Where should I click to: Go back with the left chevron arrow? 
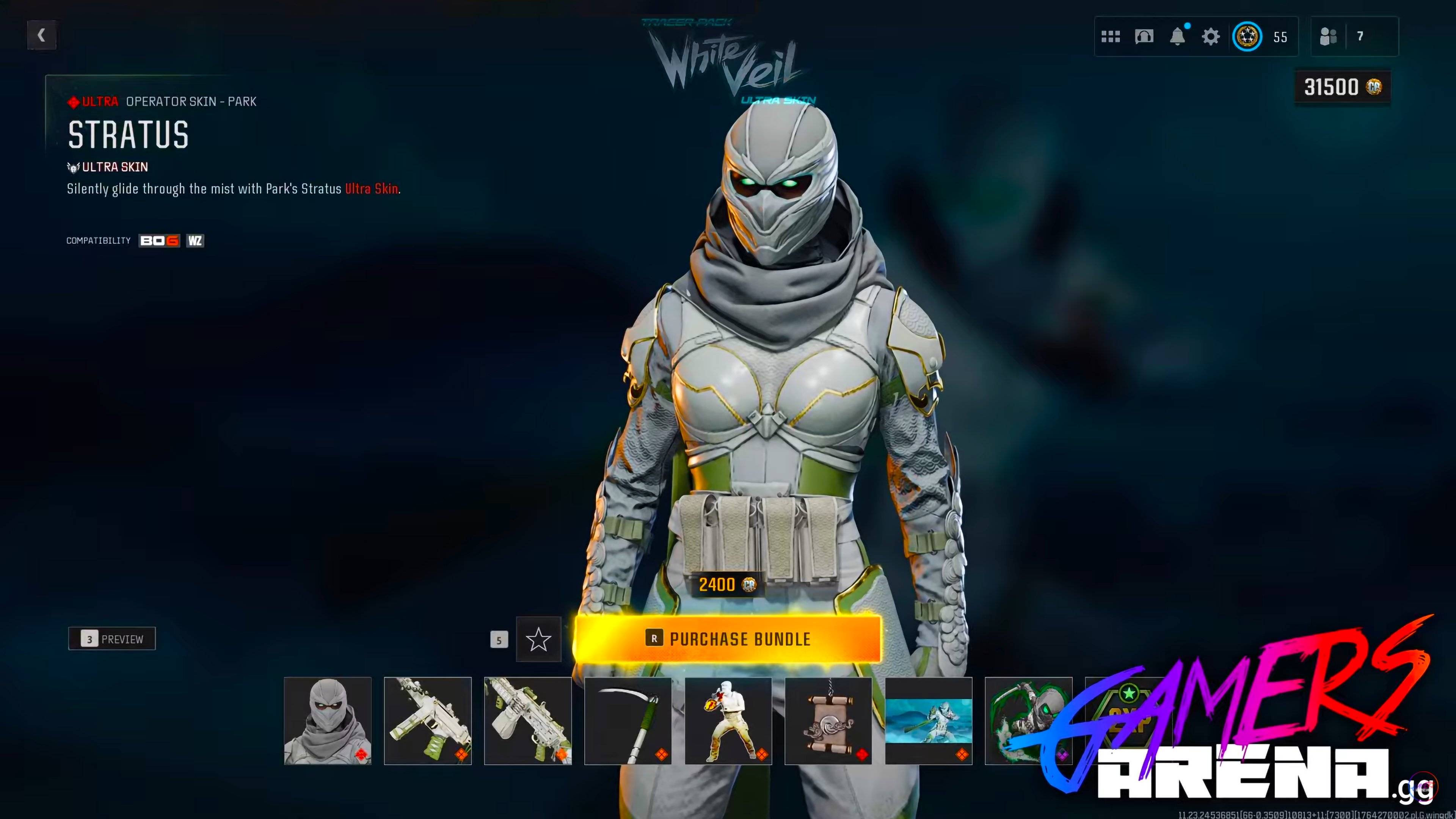41,35
